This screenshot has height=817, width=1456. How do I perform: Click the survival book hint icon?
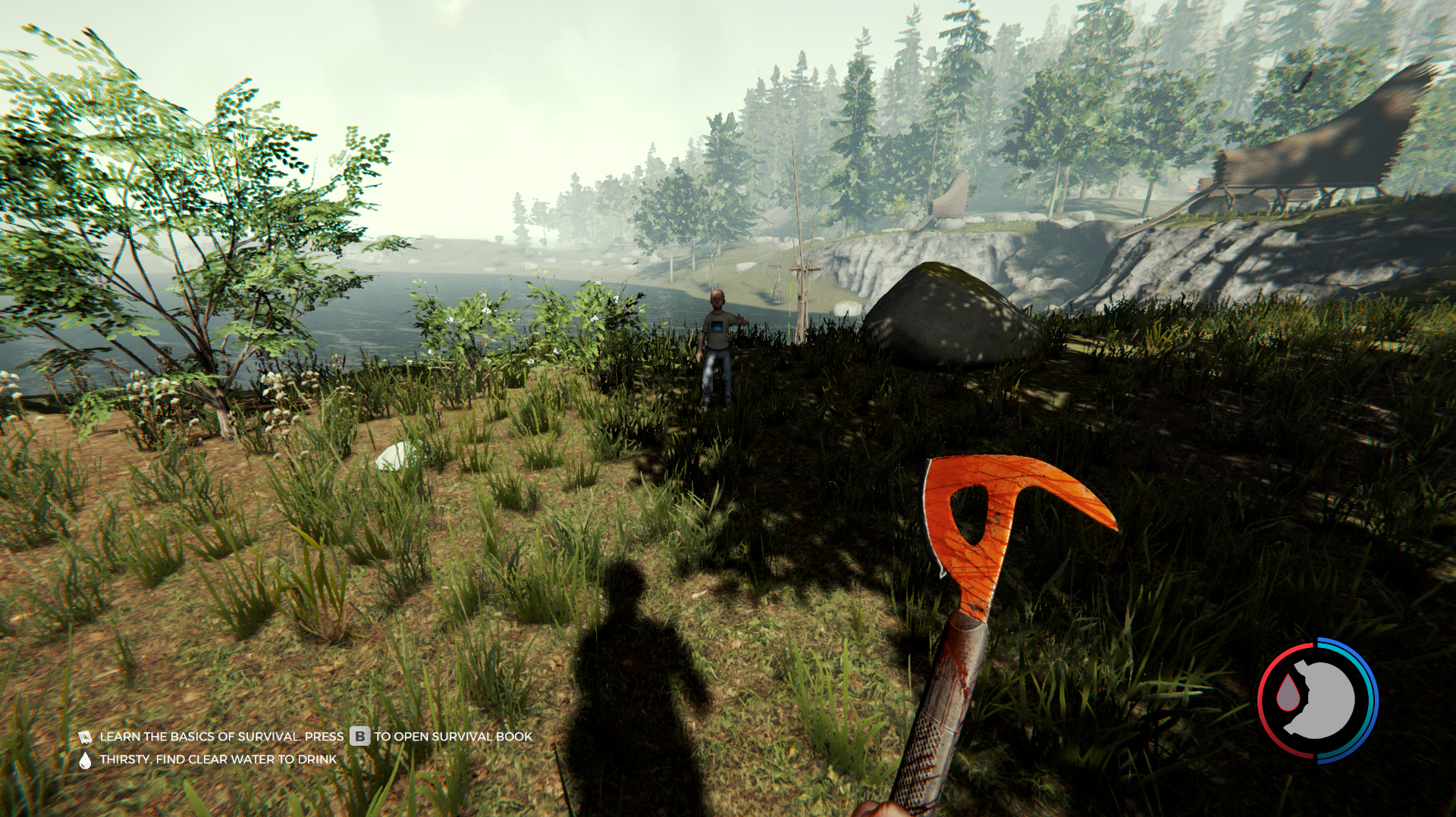[85, 737]
